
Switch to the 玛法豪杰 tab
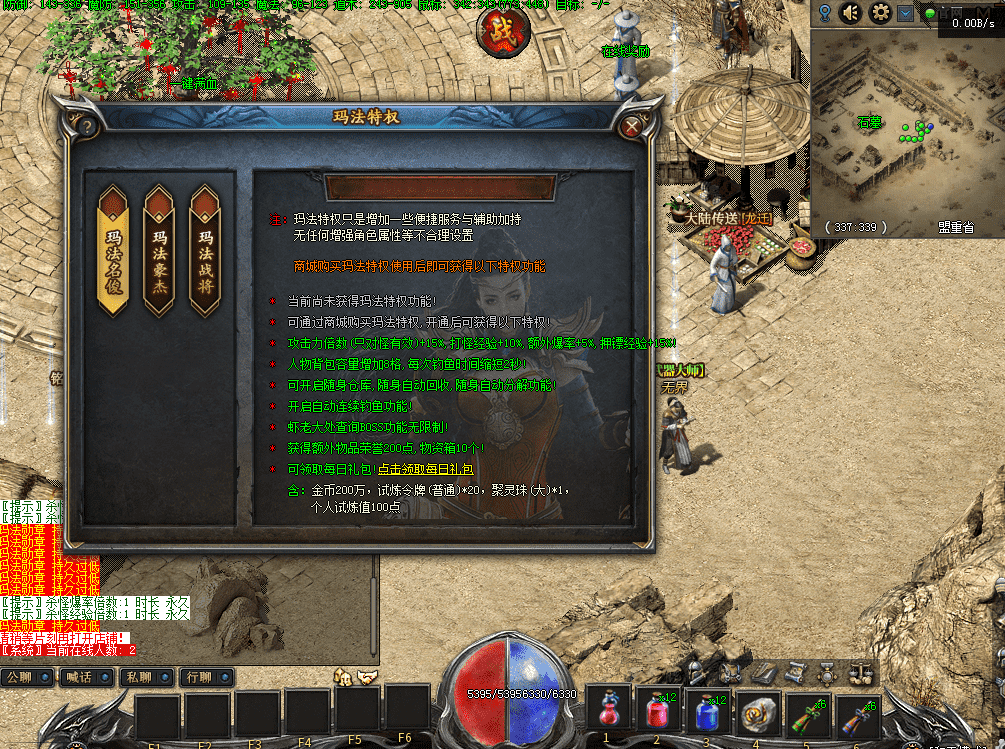pos(159,250)
